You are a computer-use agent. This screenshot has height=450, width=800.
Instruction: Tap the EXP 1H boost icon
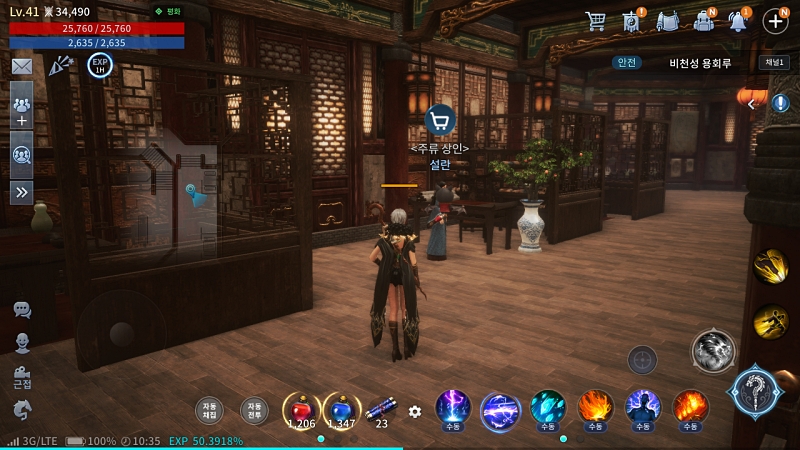click(x=100, y=65)
